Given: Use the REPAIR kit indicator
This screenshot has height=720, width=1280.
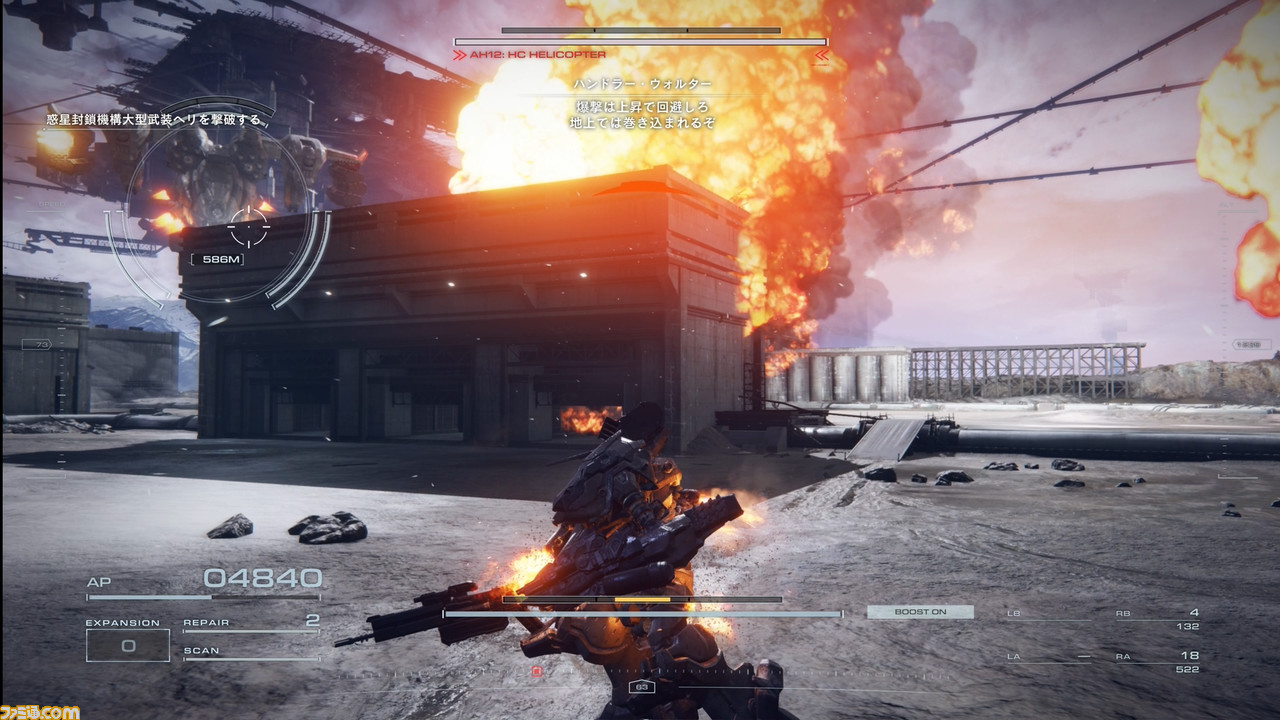Looking at the screenshot, I should coord(251,624).
